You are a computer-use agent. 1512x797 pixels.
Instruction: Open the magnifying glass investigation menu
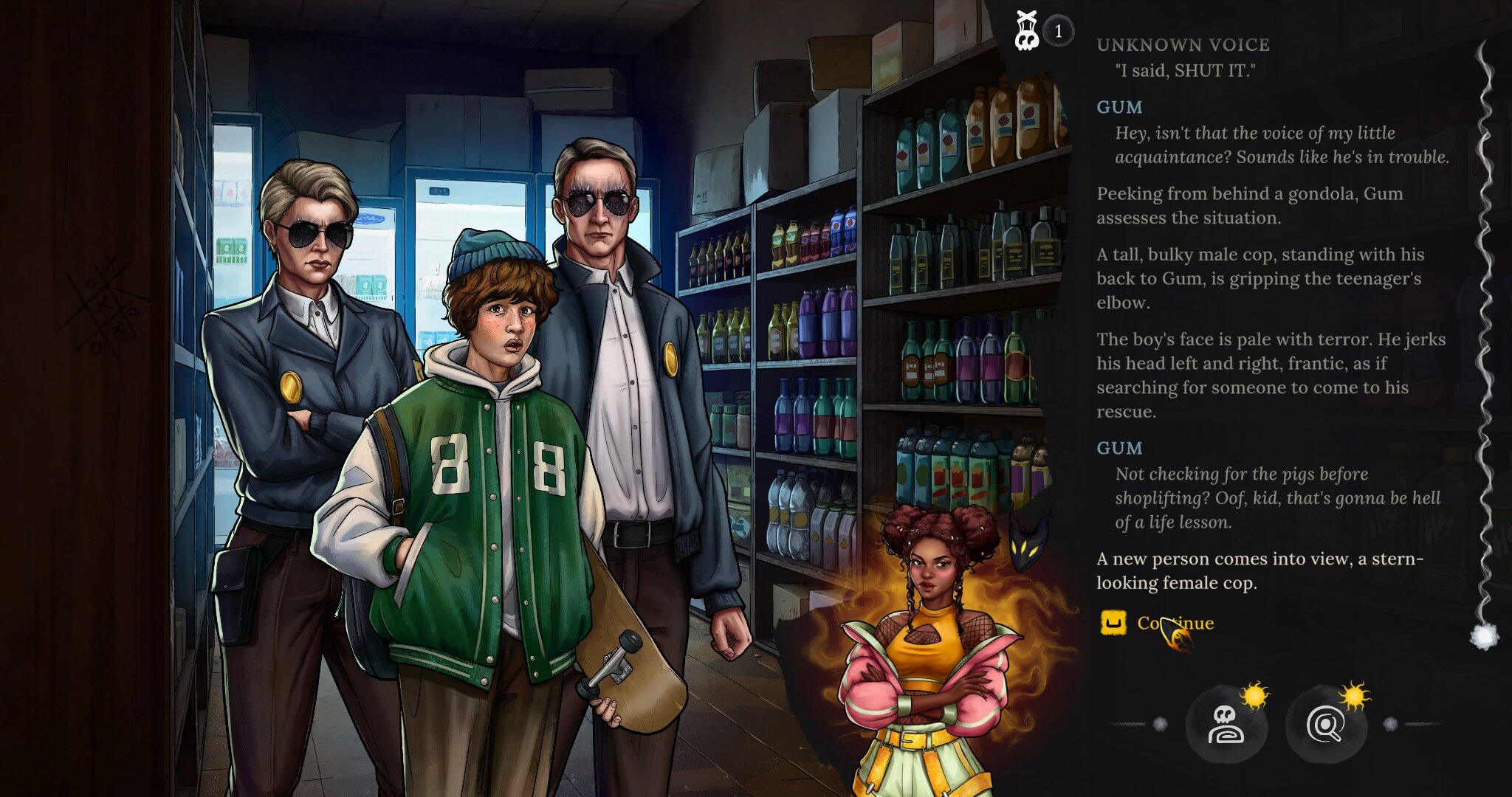click(x=1325, y=725)
